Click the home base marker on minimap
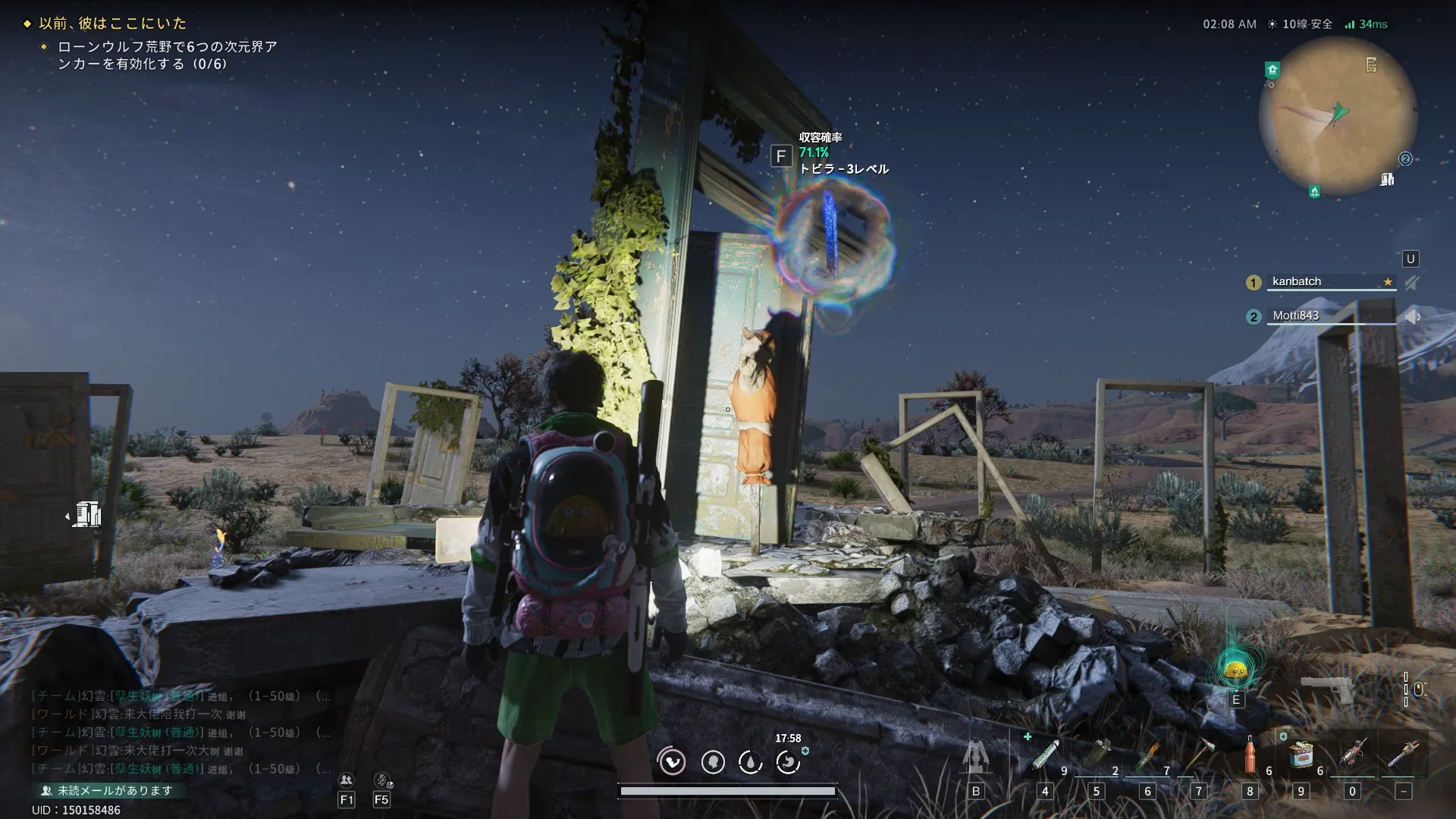 1272,70
